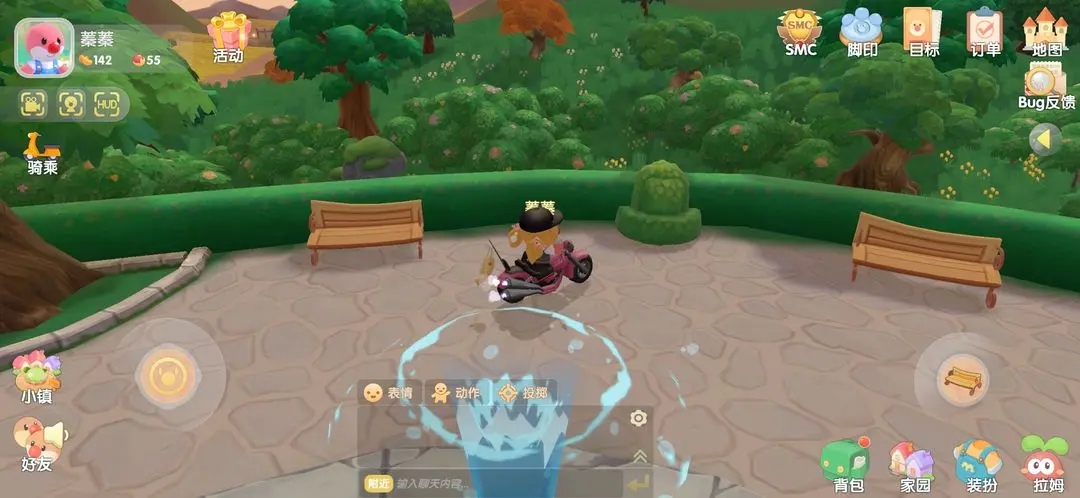
Task: Toggle the HUD visibility button
Action: [107, 104]
